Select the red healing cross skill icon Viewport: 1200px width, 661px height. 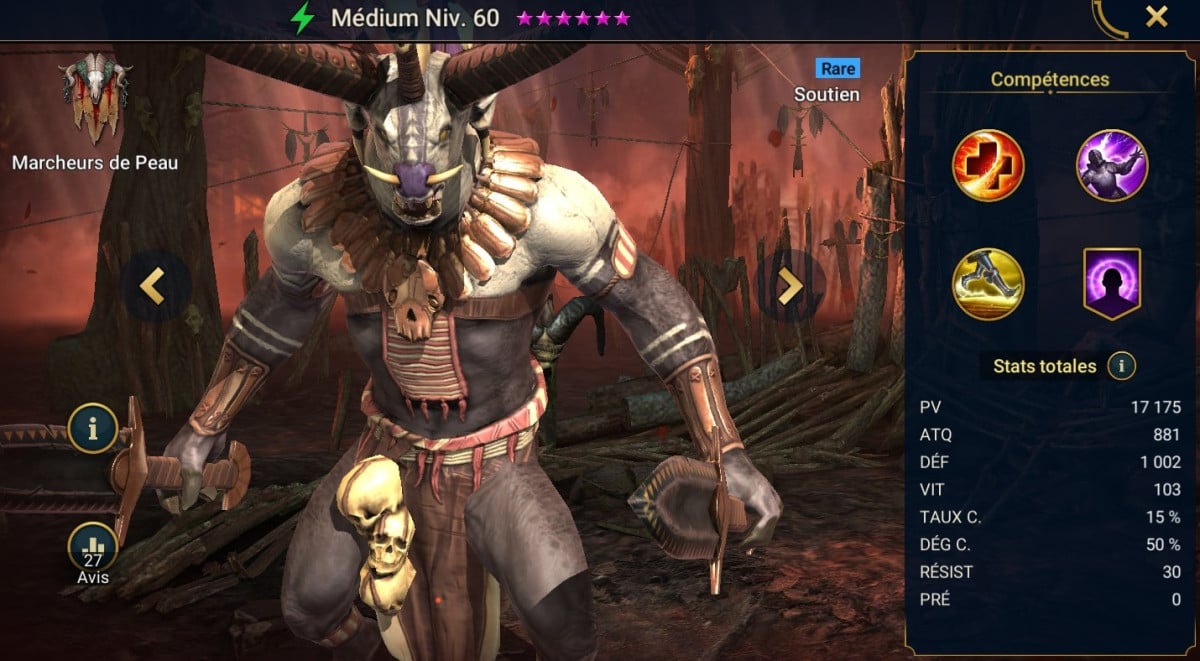pyautogui.click(x=988, y=166)
